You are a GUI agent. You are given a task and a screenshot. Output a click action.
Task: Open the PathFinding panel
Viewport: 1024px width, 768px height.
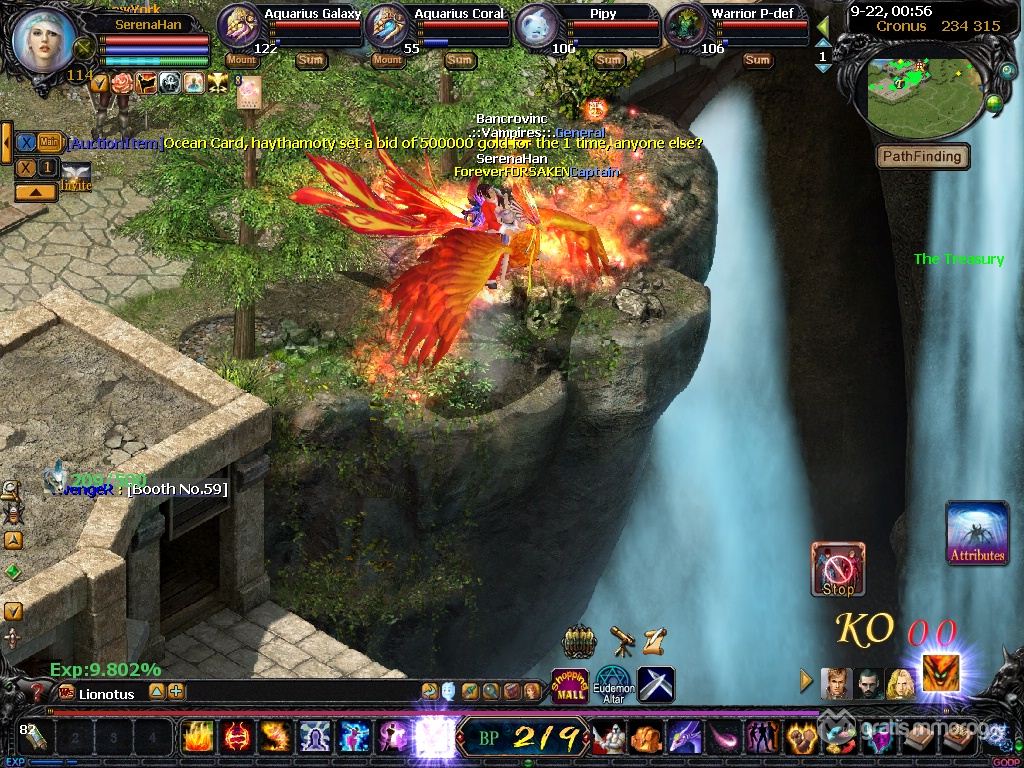922,156
